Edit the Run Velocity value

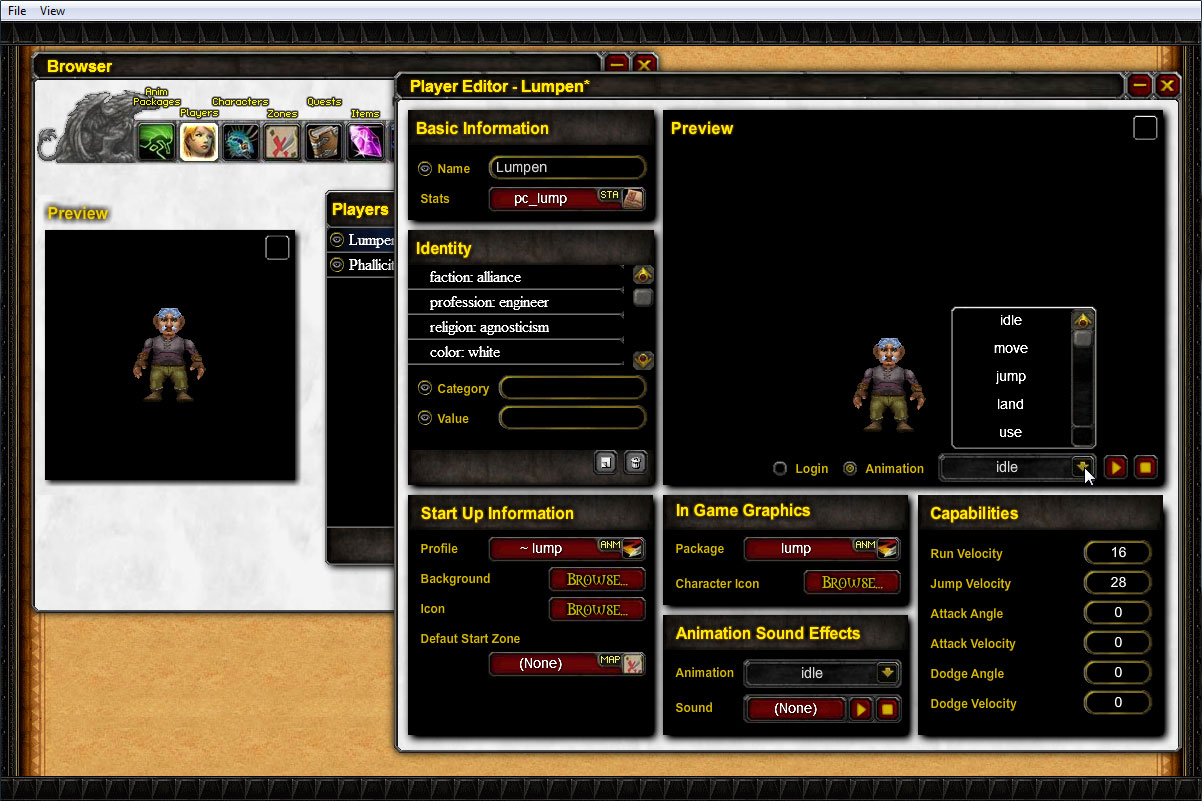point(1117,553)
